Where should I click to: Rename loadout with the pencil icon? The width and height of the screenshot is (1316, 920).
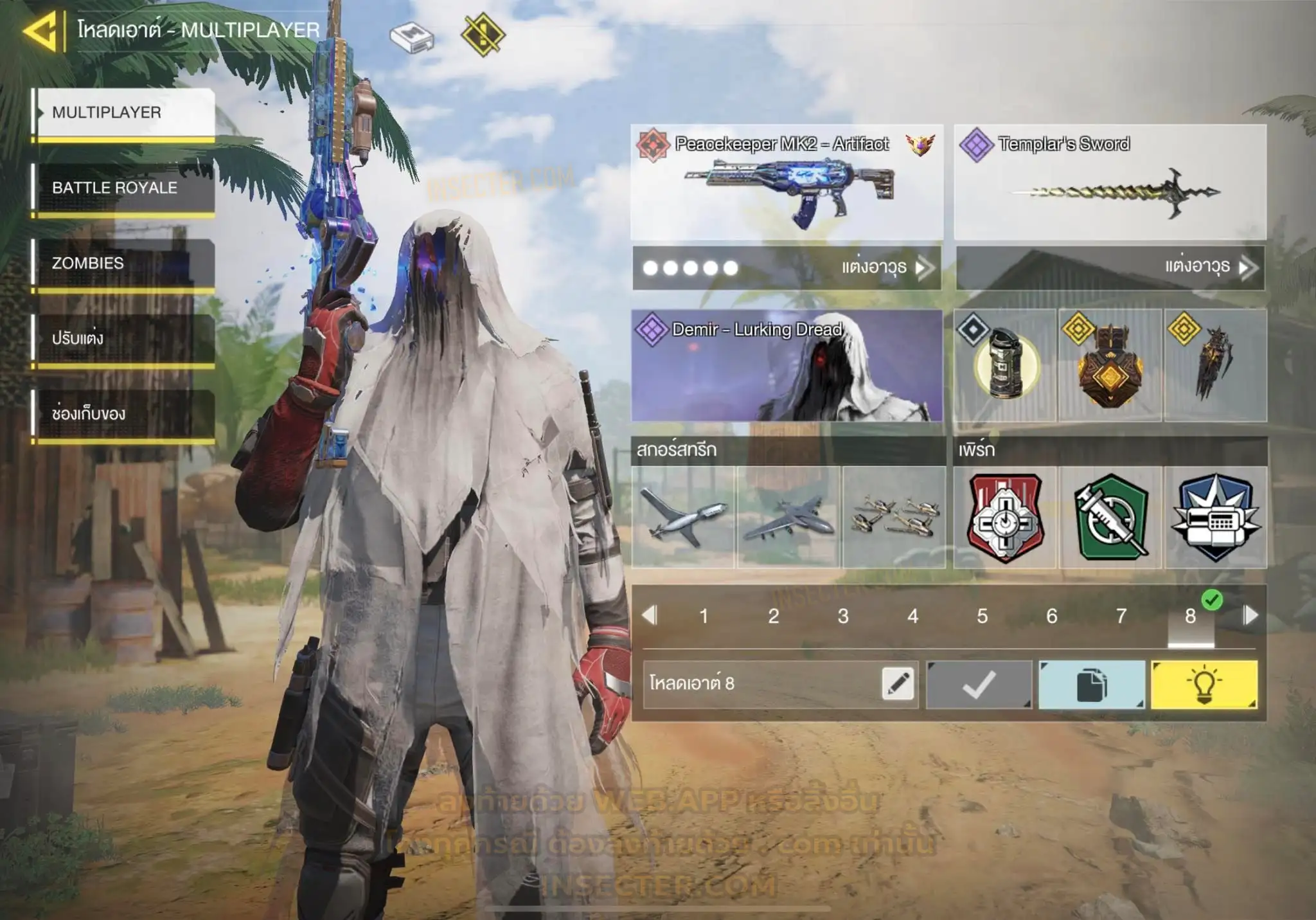tap(898, 683)
